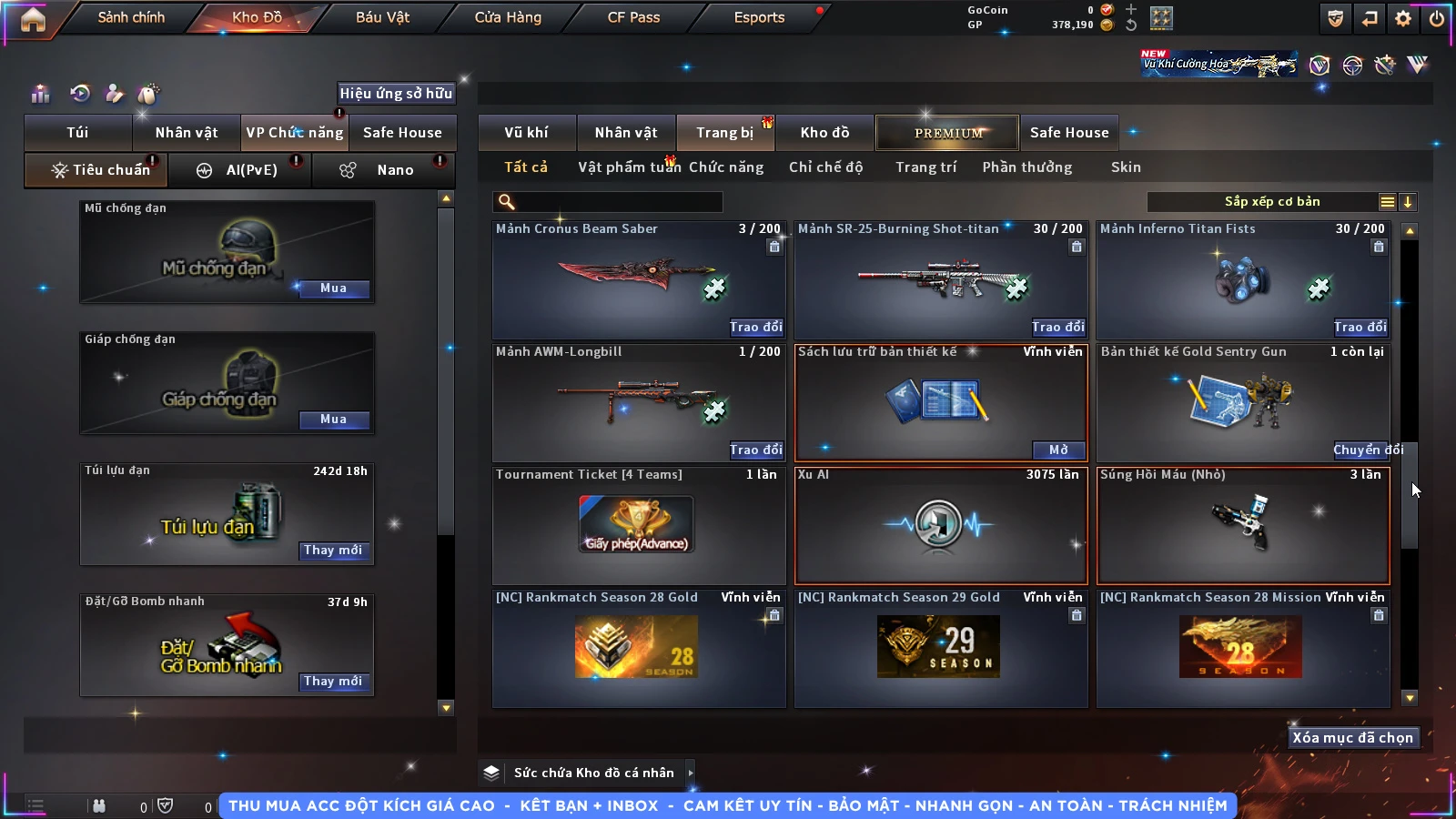Open the Cửa Hàng shop menu
Image resolution: width=1456 pixels, height=819 pixels.
508,17
